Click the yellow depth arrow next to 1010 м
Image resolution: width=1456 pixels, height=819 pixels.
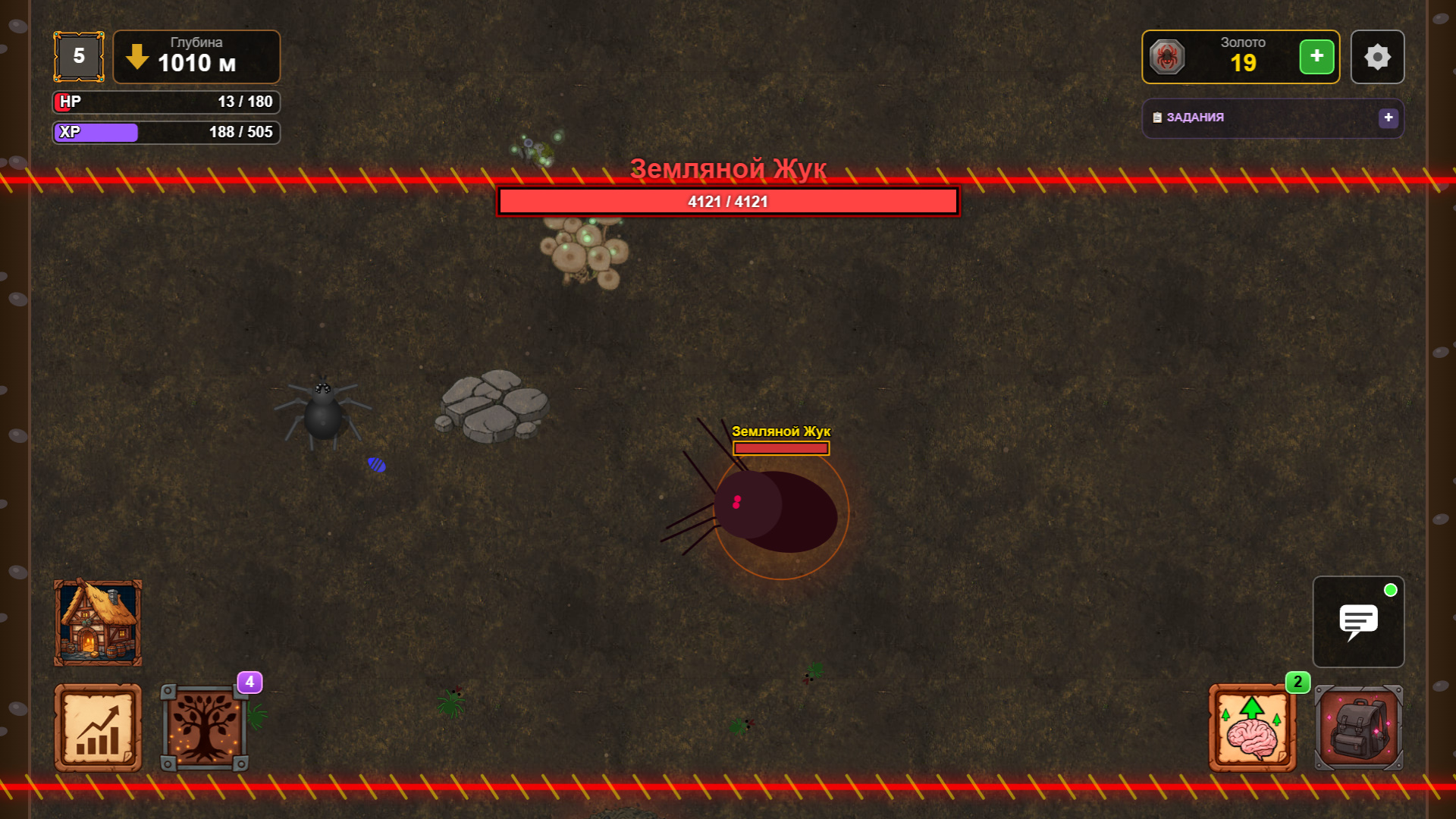[136, 57]
